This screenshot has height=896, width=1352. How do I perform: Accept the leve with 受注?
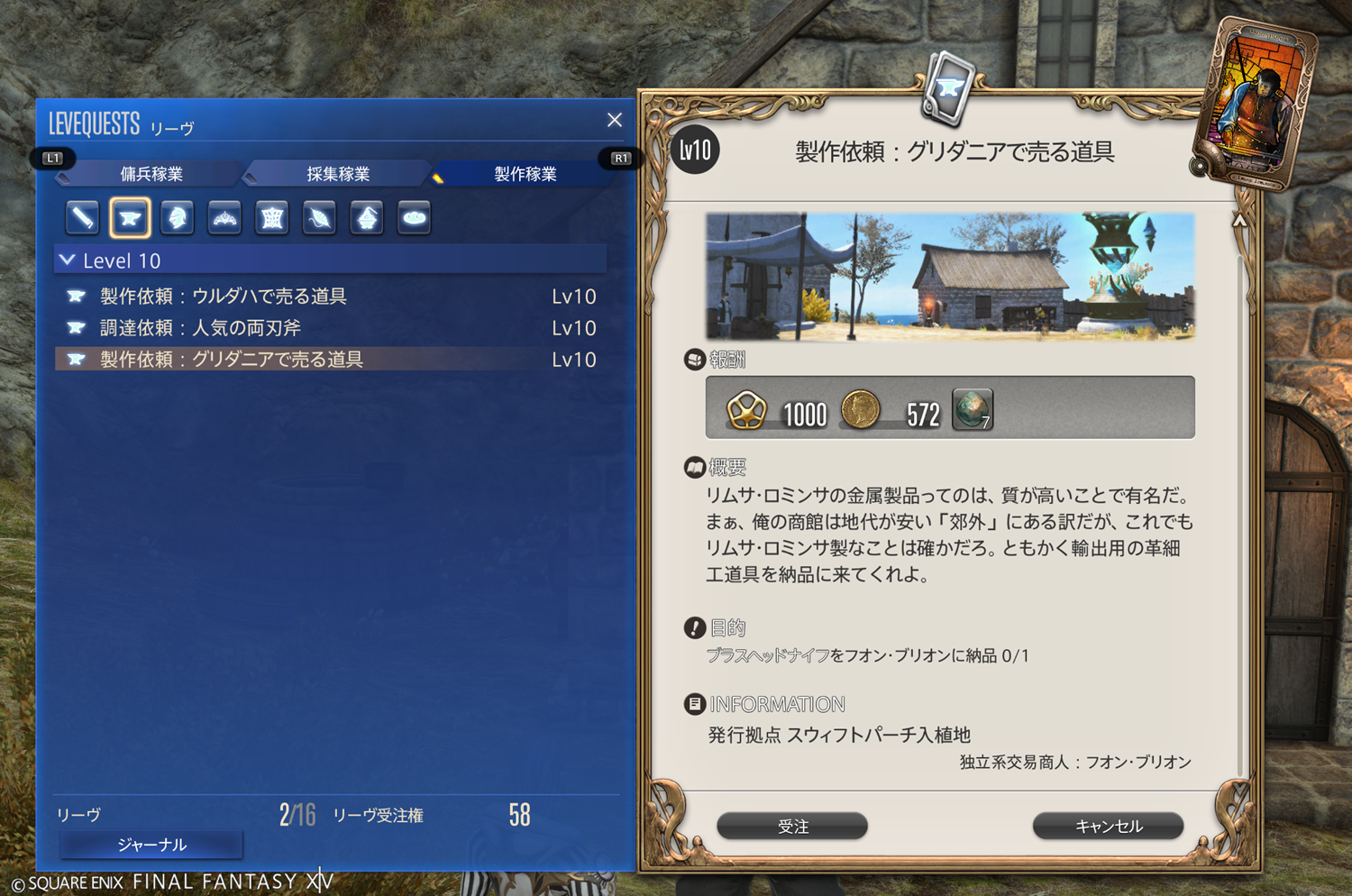(x=792, y=826)
